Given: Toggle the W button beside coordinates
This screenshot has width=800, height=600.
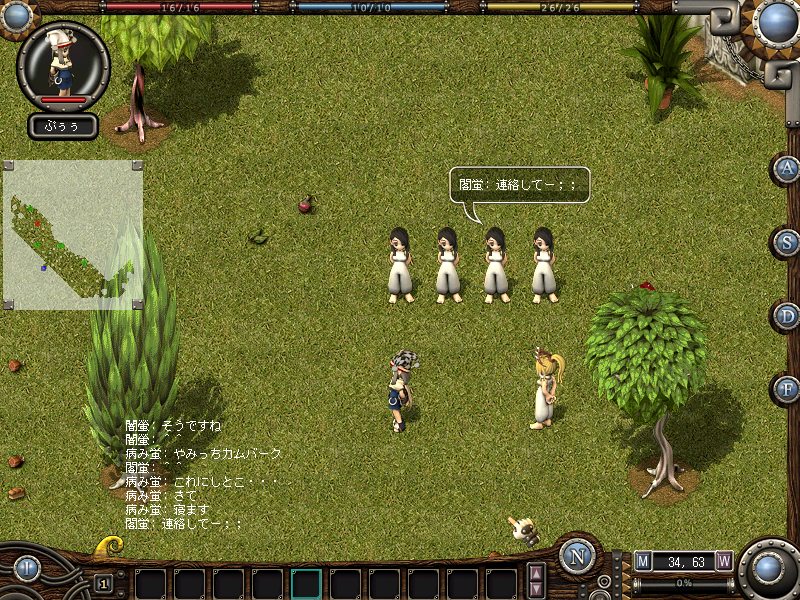Looking at the screenshot, I should coord(724,561).
